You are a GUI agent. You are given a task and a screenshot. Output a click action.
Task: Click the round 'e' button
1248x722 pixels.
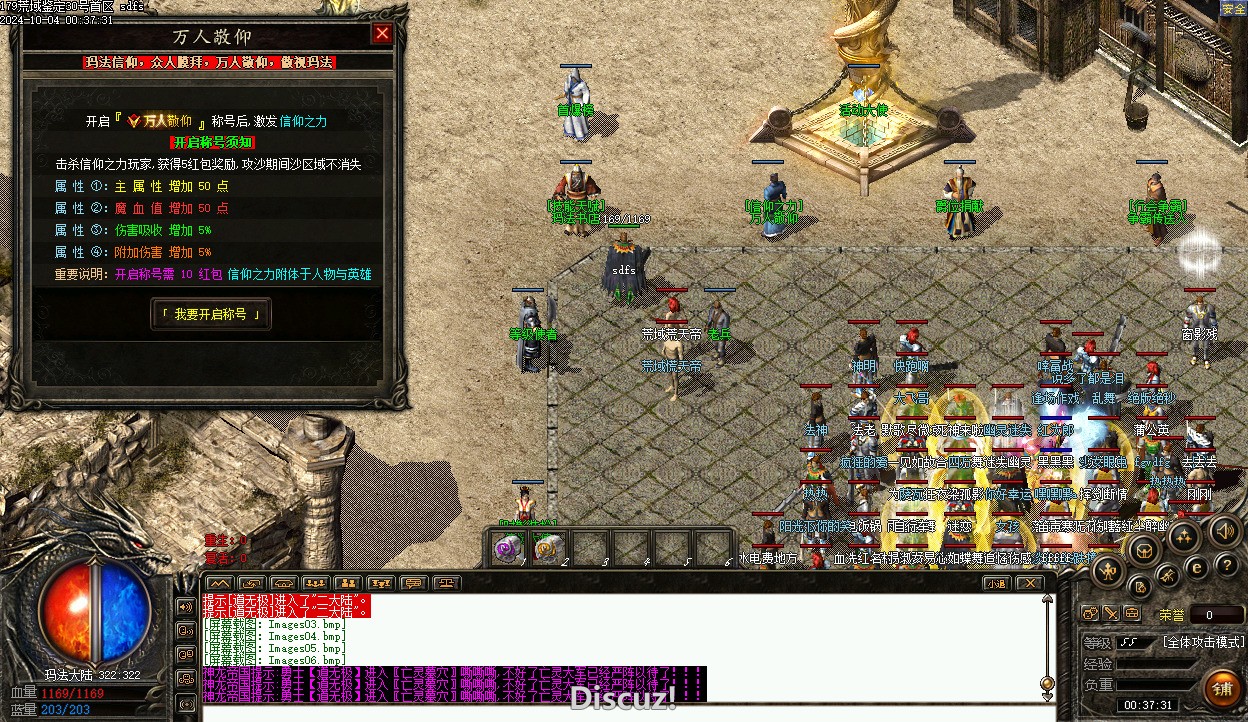click(1196, 567)
